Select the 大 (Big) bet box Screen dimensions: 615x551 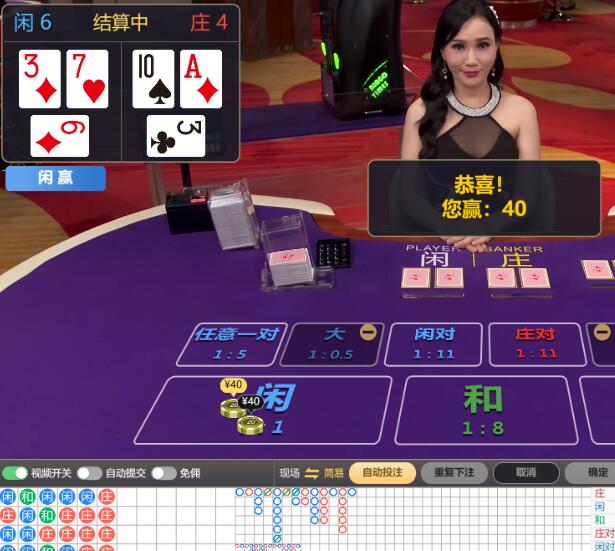332,343
